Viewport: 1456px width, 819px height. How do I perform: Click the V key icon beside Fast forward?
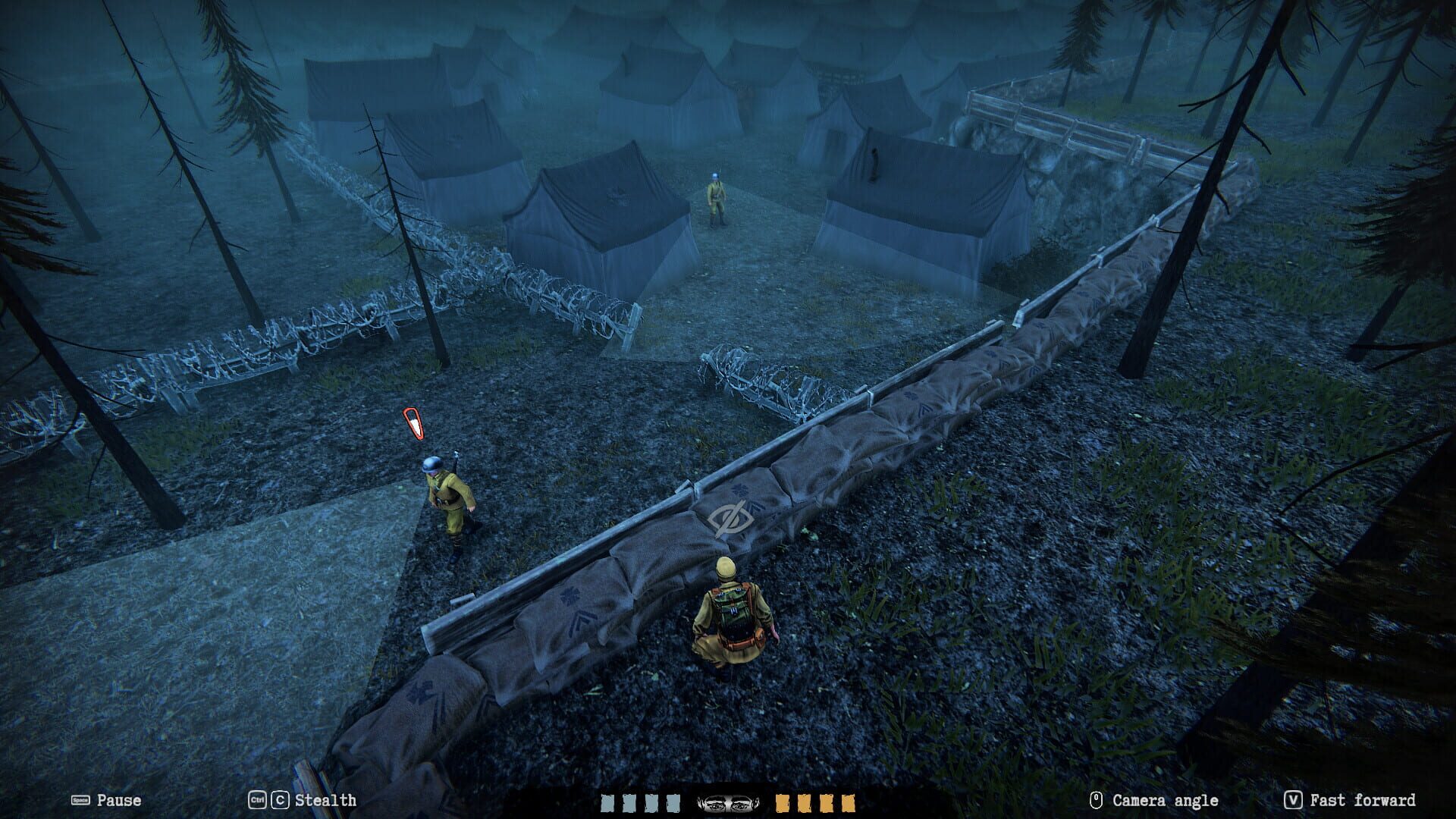(1291, 800)
